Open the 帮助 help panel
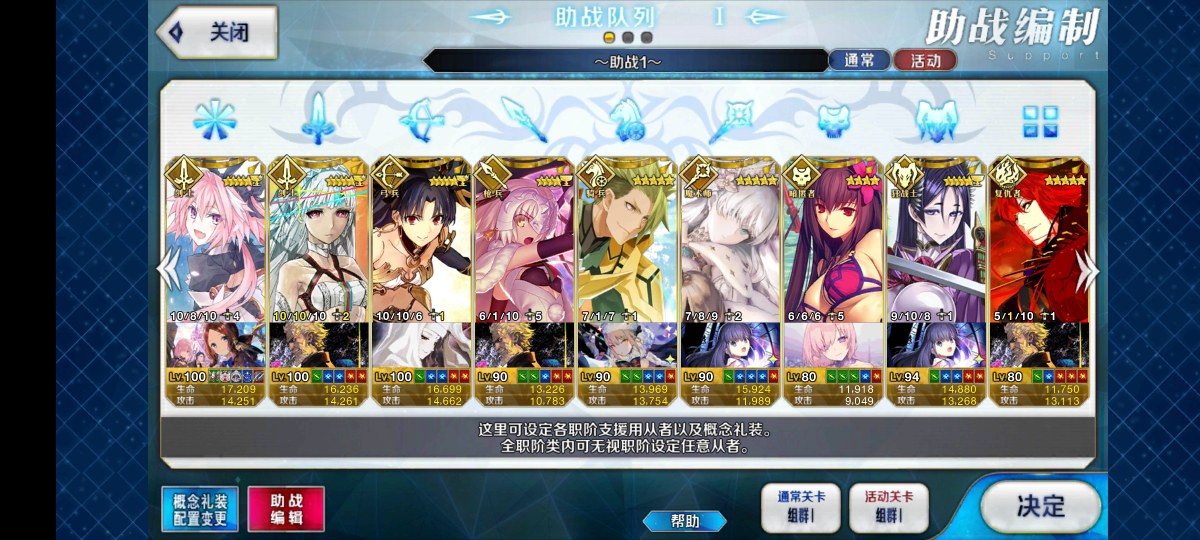The height and width of the screenshot is (540, 1200). pyautogui.click(x=685, y=521)
